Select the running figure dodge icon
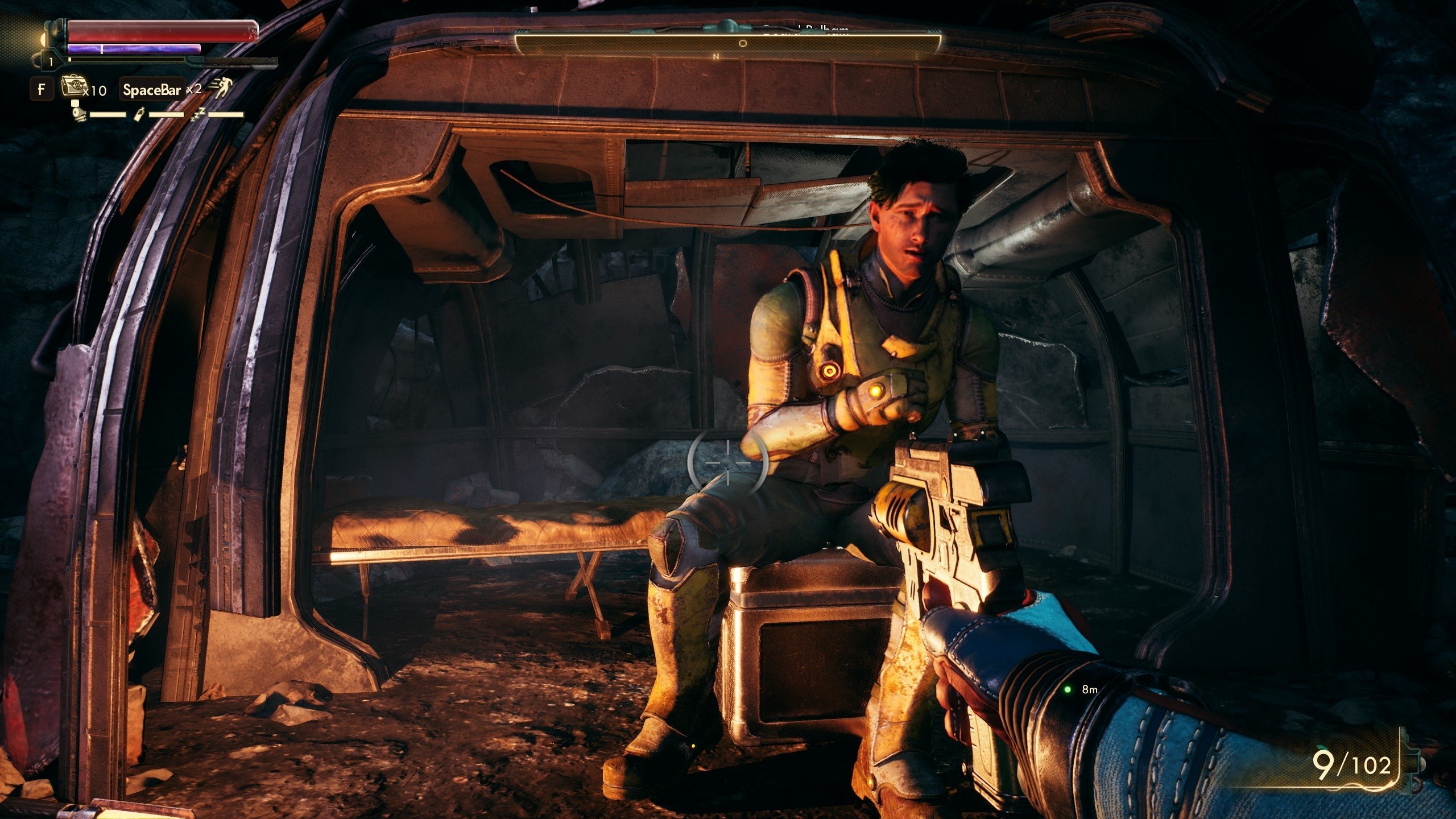This screenshot has height=819, width=1456. (x=221, y=87)
